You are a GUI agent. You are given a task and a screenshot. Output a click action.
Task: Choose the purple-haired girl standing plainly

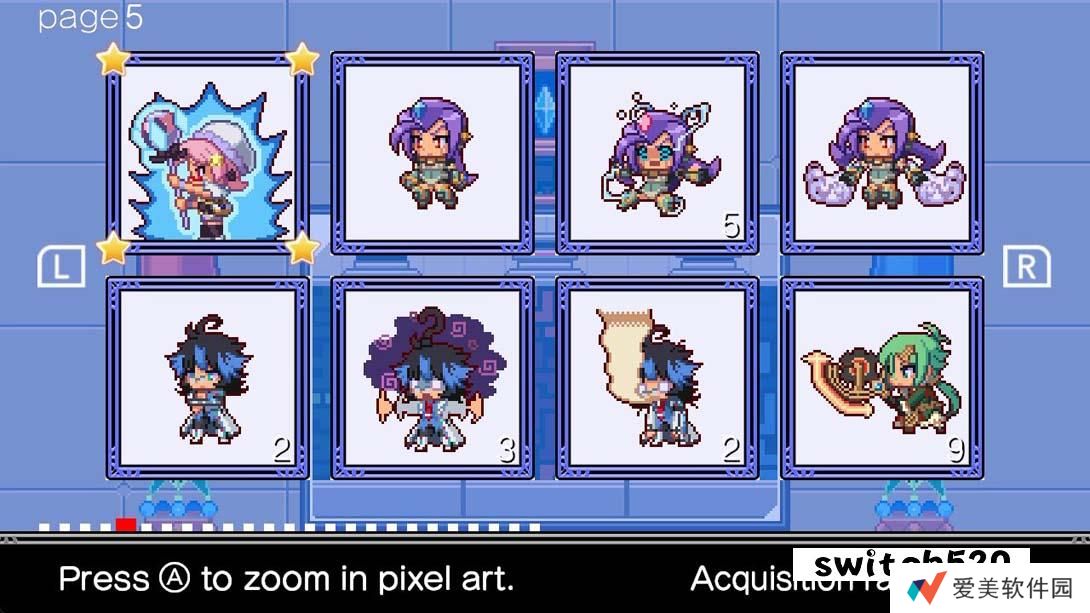click(432, 154)
